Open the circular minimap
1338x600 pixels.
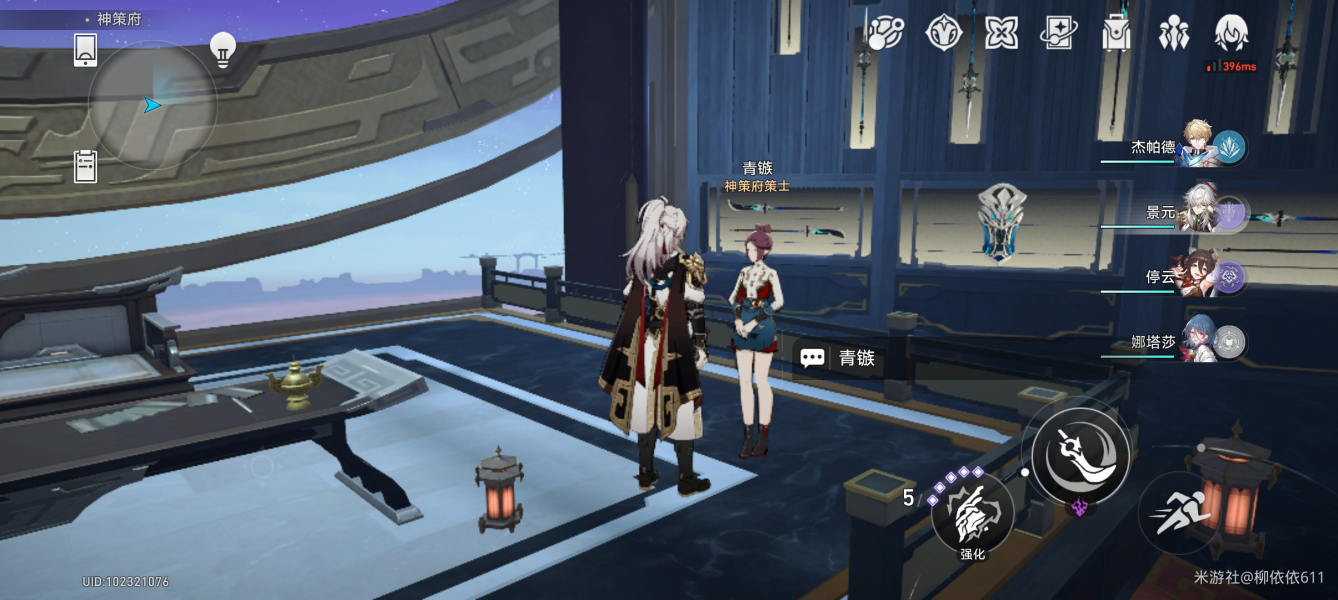(152, 105)
